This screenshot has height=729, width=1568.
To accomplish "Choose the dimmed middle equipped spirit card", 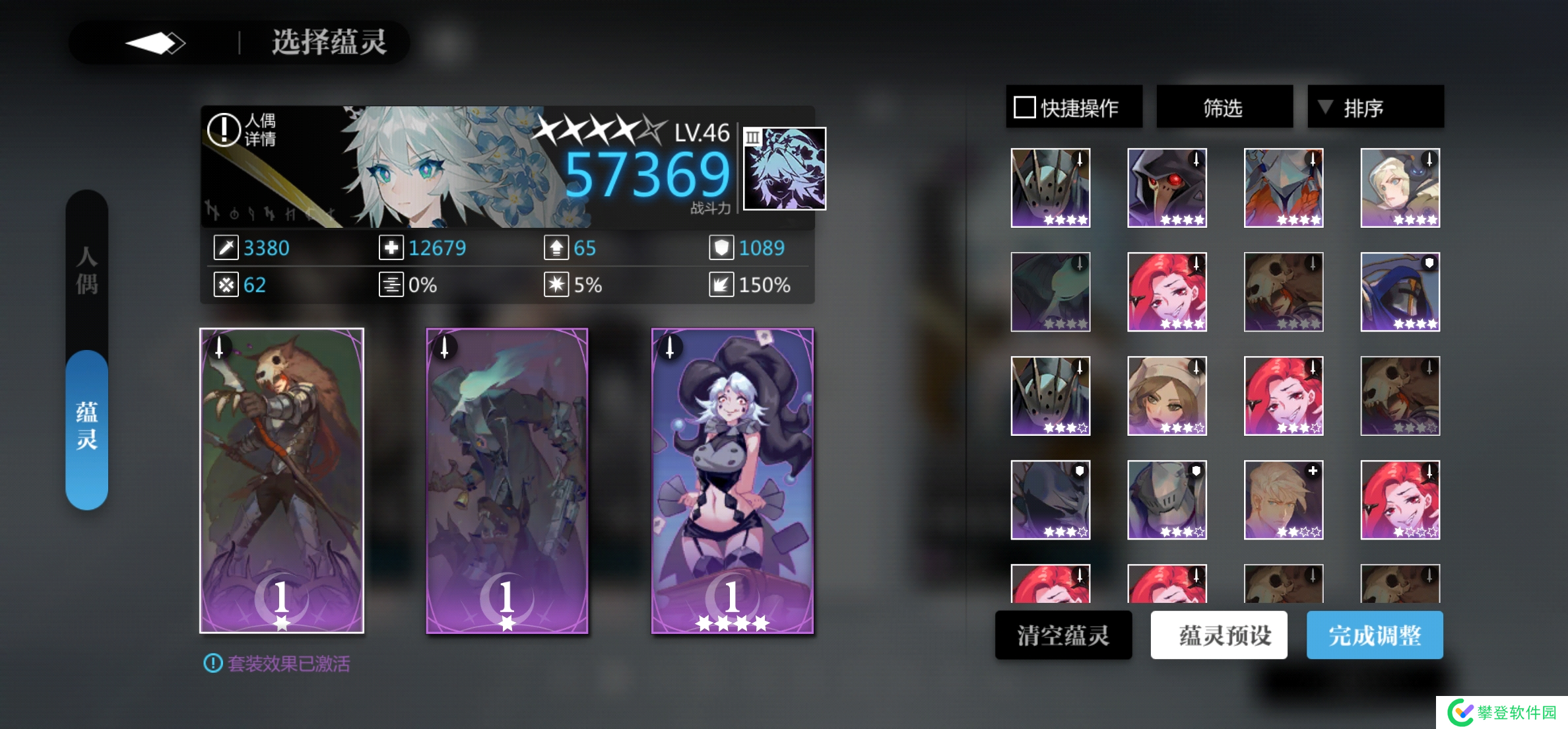I will [x=507, y=480].
